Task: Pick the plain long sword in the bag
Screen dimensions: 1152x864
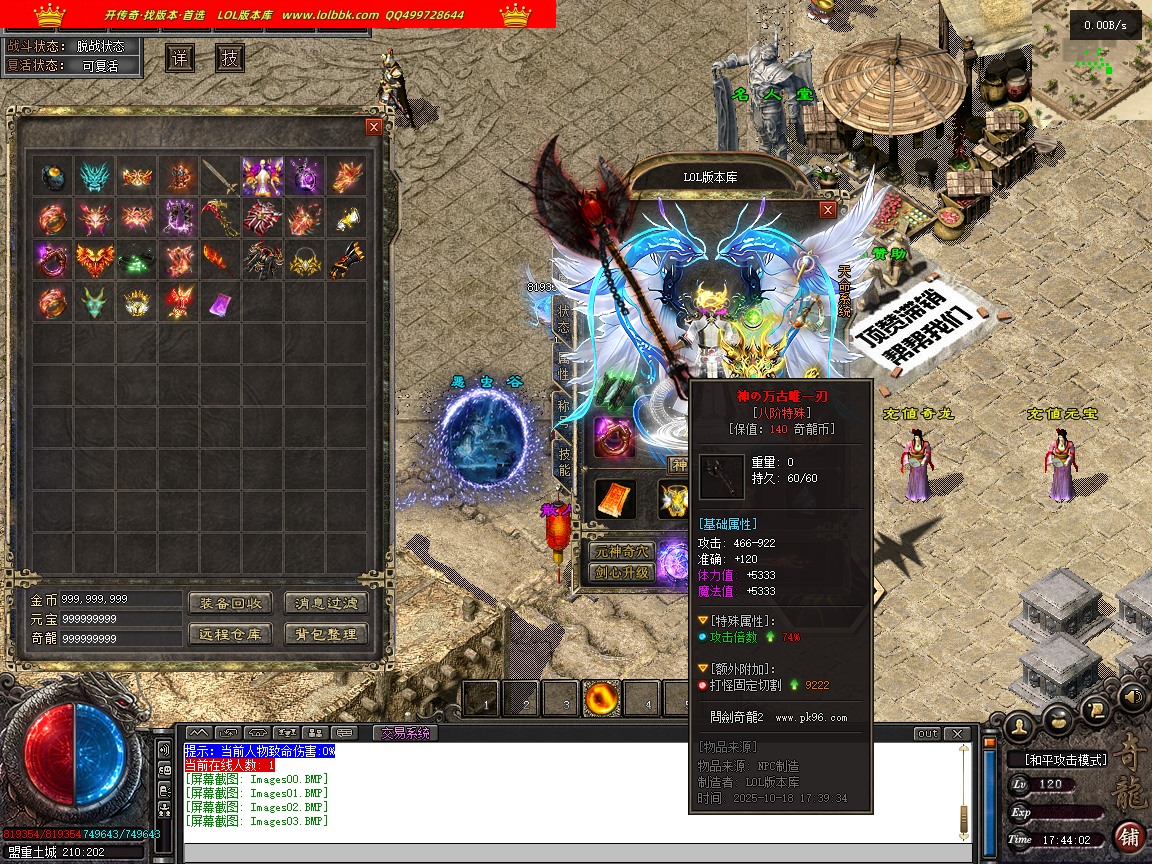Action: click(x=220, y=177)
